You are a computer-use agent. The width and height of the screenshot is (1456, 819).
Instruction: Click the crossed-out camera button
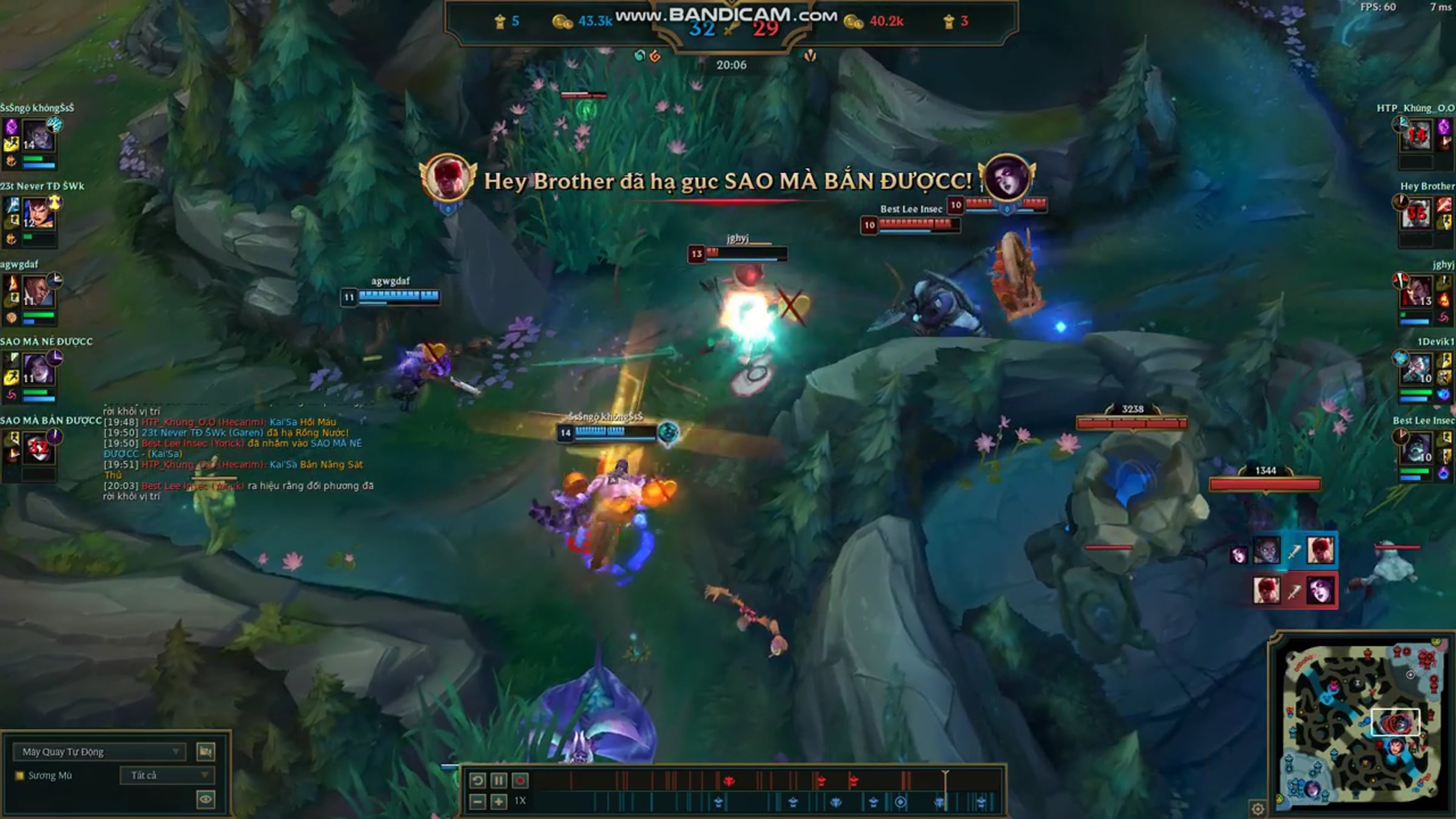pyautogui.click(x=206, y=752)
